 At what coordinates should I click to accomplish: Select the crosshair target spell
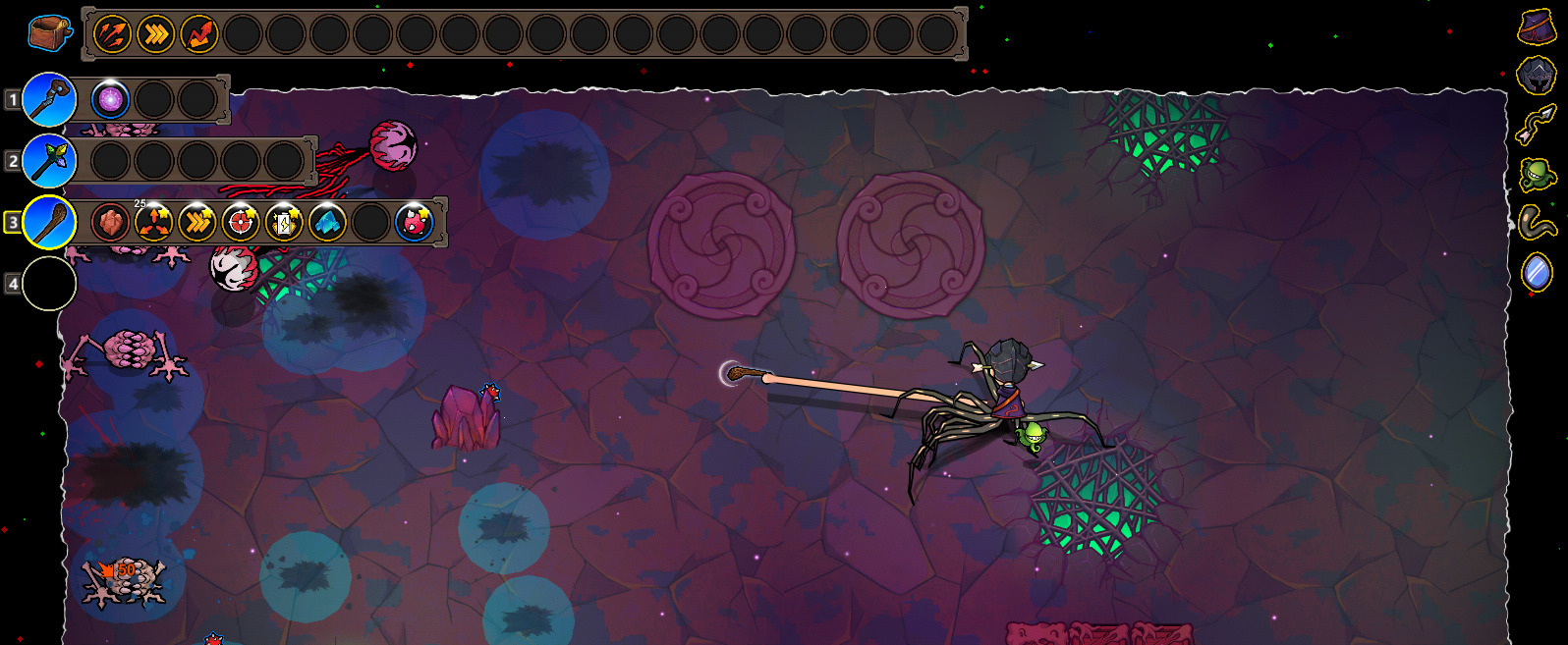tap(240, 223)
